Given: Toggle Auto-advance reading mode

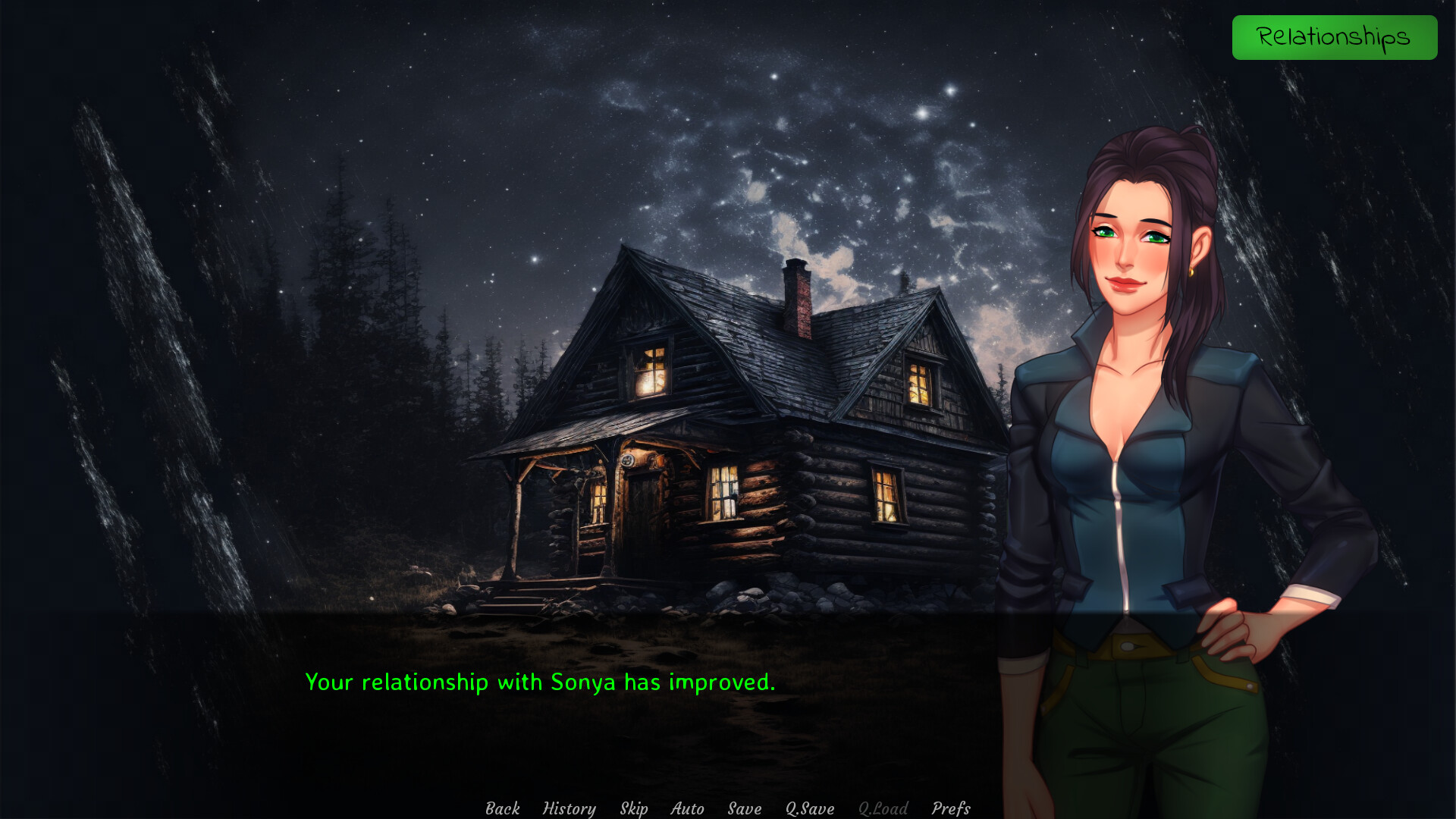Looking at the screenshot, I should [x=686, y=808].
